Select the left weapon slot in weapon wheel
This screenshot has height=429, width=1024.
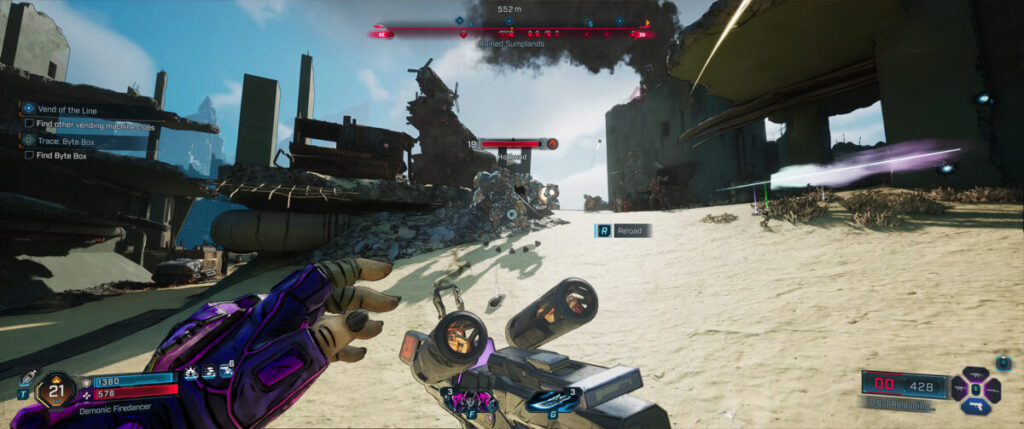(959, 388)
